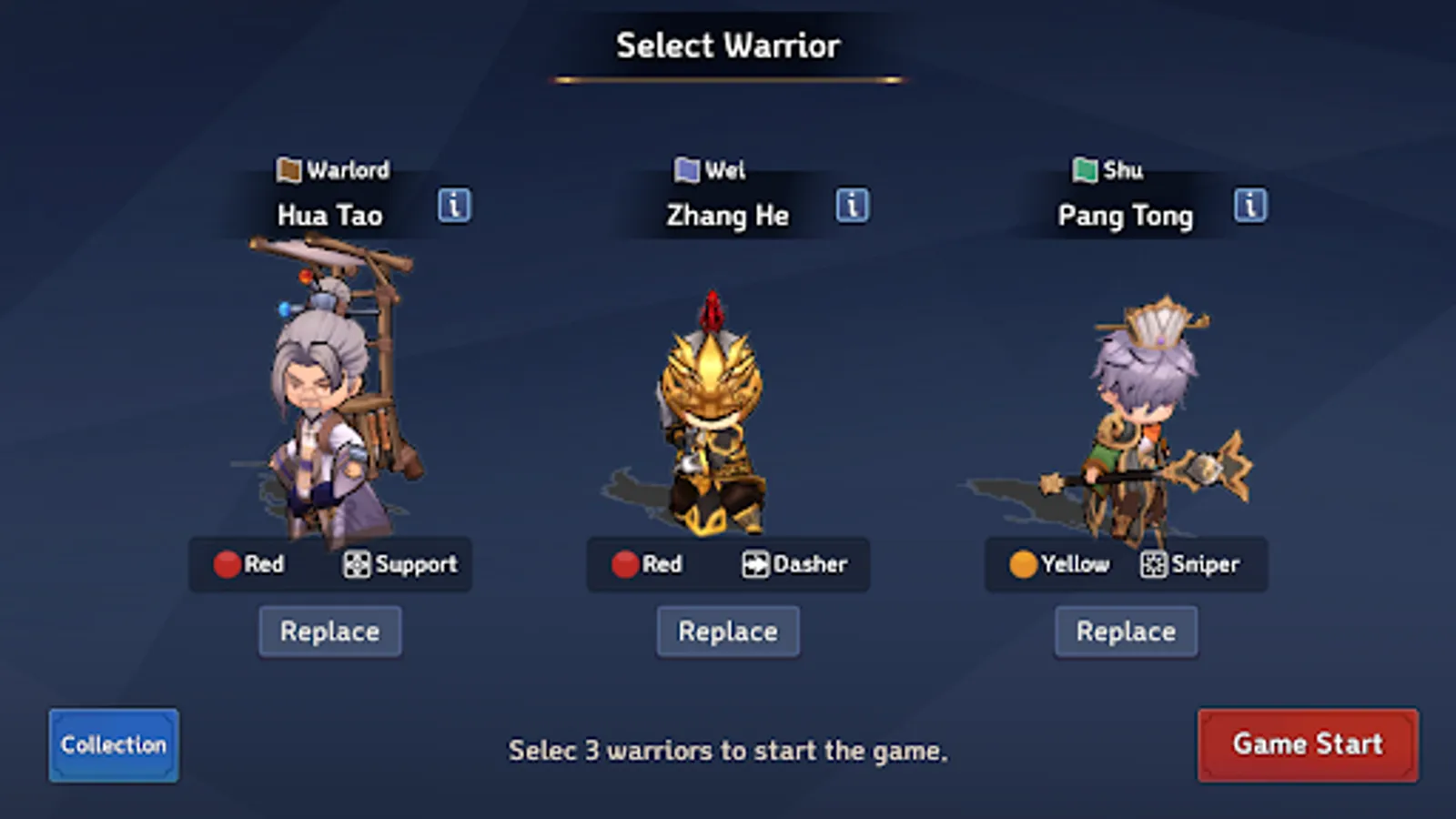The width and height of the screenshot is (1456, 819).
Task: Open info panel for Pang Tong
Action: coord(1250,206)
